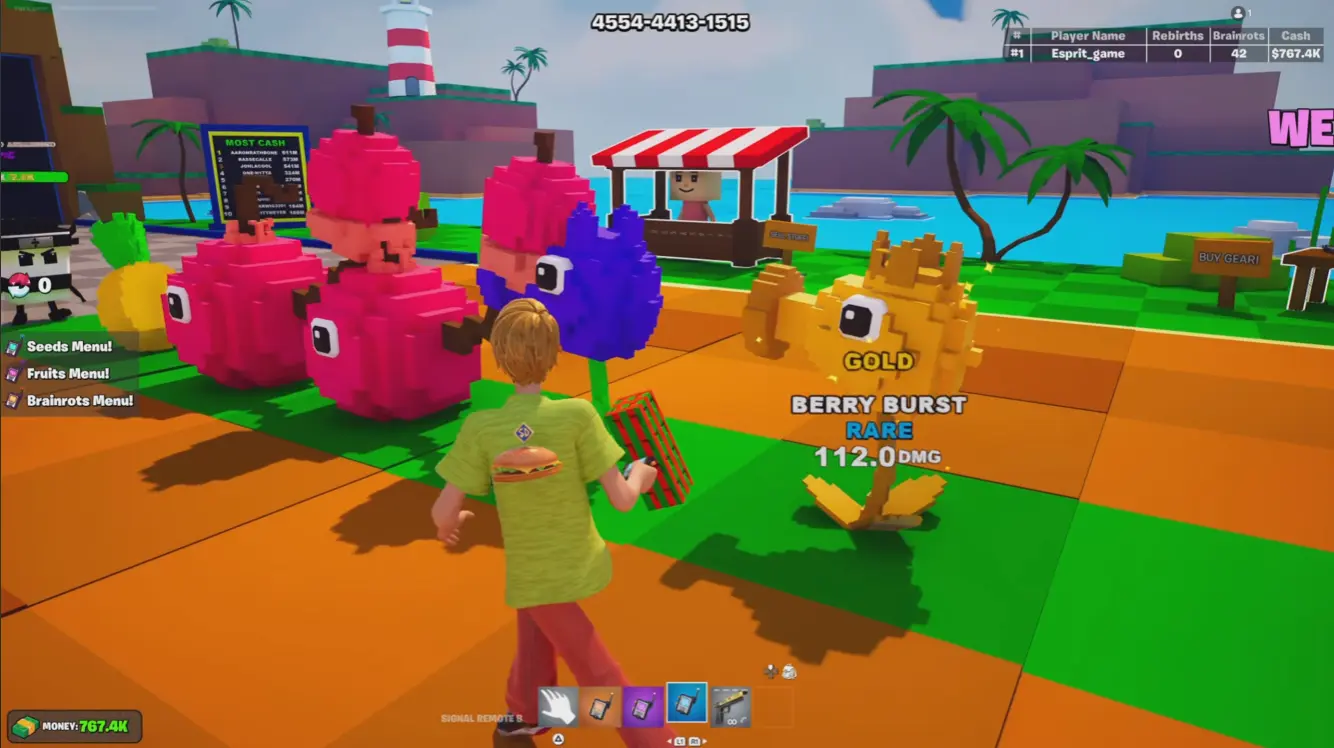Image resolution: width=1334 pixels, height=748 pixels.
Task: Click the L1 previous-slot arrow
Action: [679, 741]
